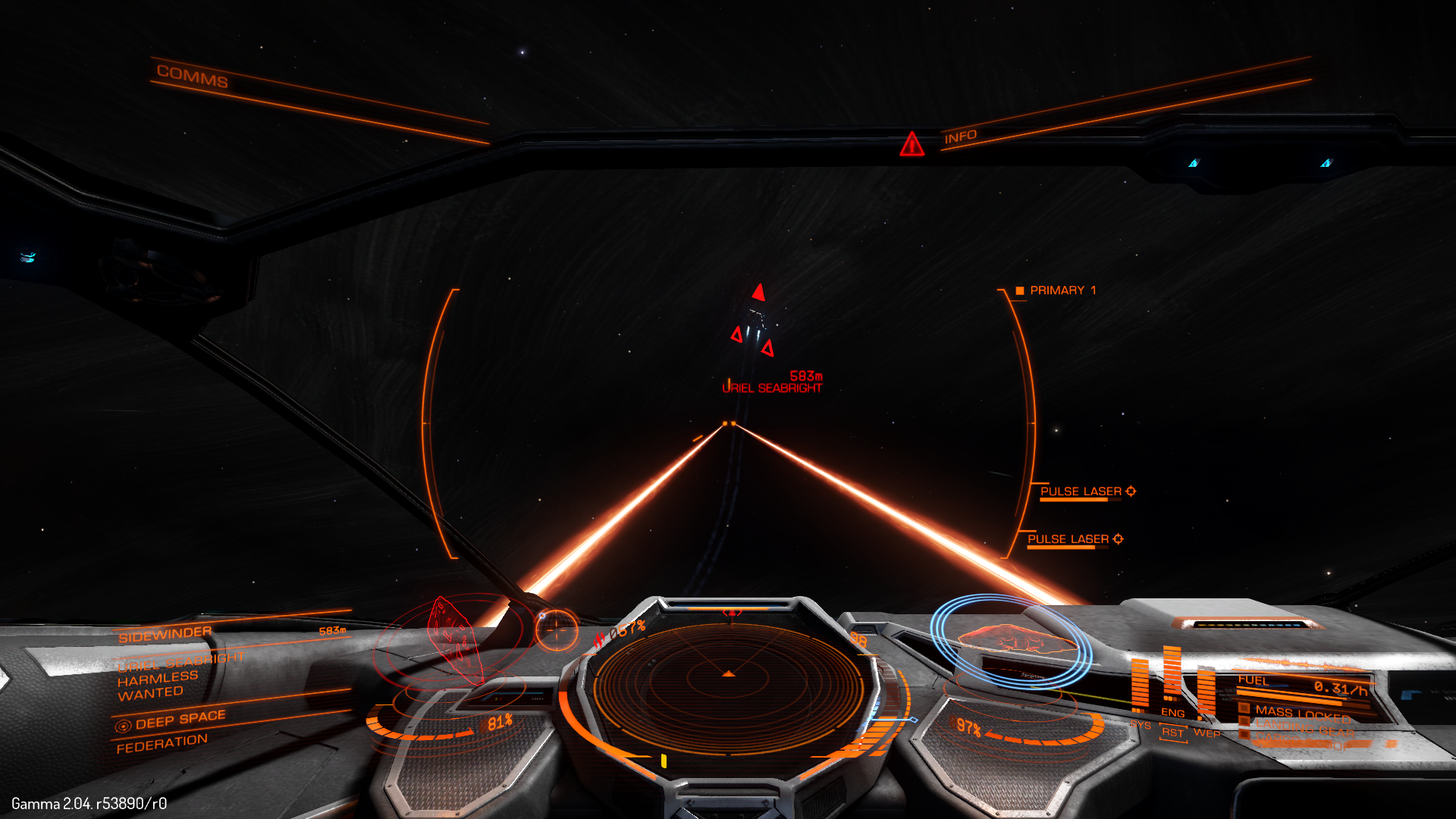Select the red warning triangle icon
Image resolution: width=1456 pixels, height=819 pixels.
pos(912,143)
